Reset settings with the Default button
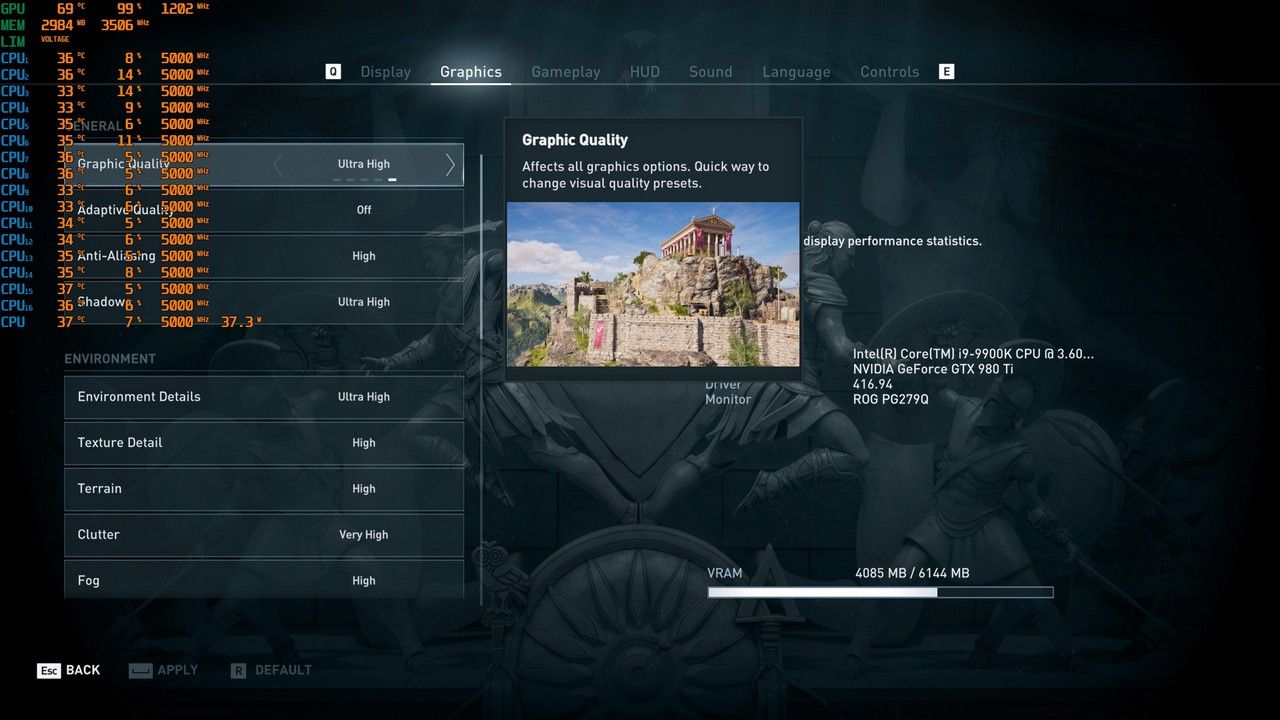1280x720 pixels. (x=271, y=670)
